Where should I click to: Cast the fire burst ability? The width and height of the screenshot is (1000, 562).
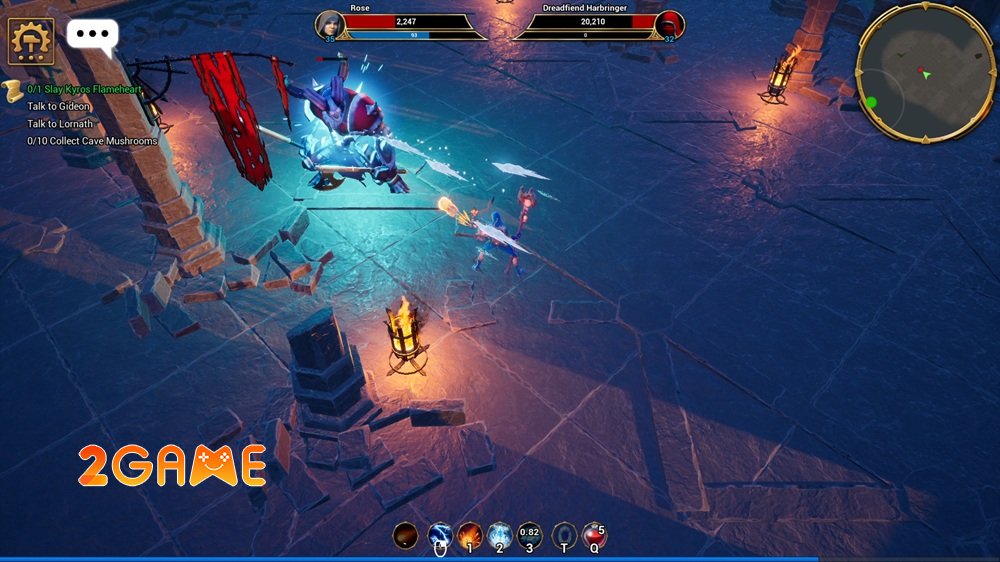[x=469, y=535]
